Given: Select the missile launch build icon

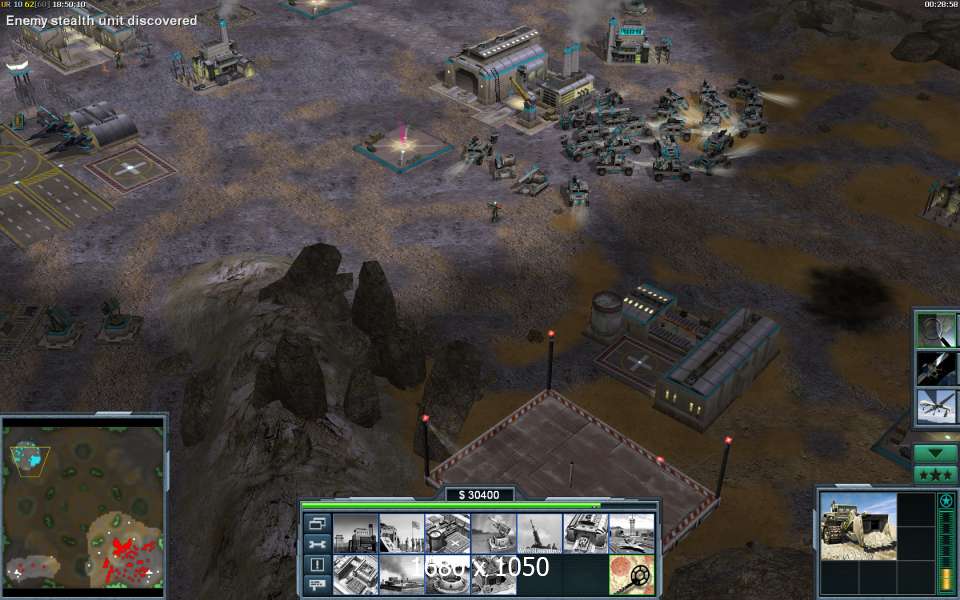Looking at the screenshot, I should click(x=540, y=533).
